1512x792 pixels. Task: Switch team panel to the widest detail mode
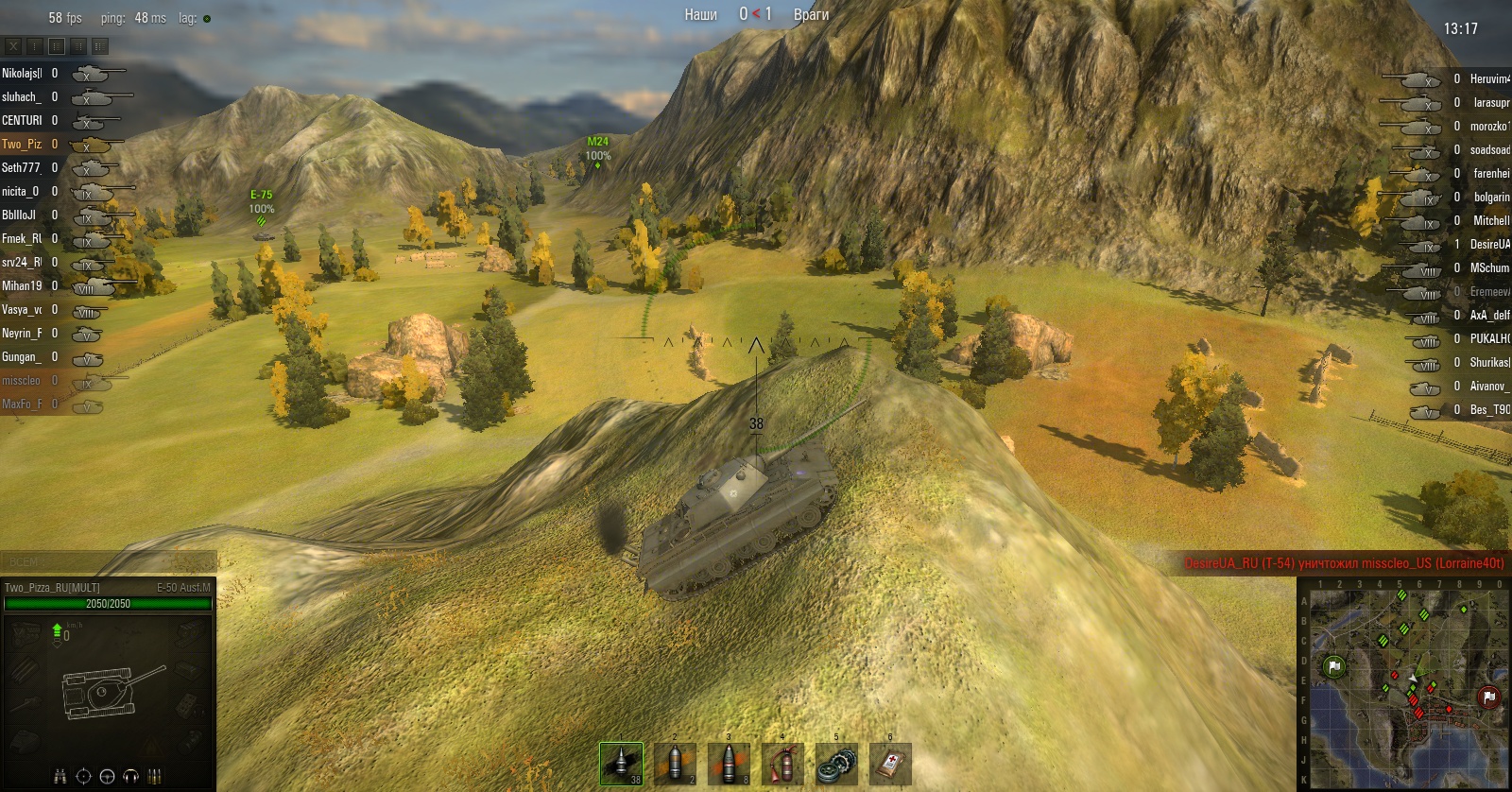pos(99,45)
